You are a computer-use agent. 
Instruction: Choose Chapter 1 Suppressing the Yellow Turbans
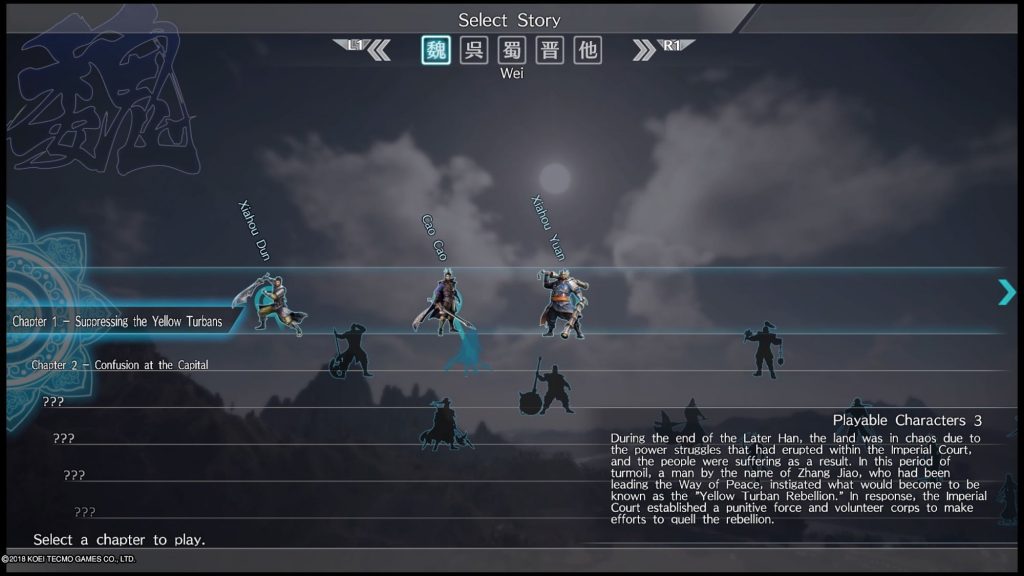tap(117, 321)
